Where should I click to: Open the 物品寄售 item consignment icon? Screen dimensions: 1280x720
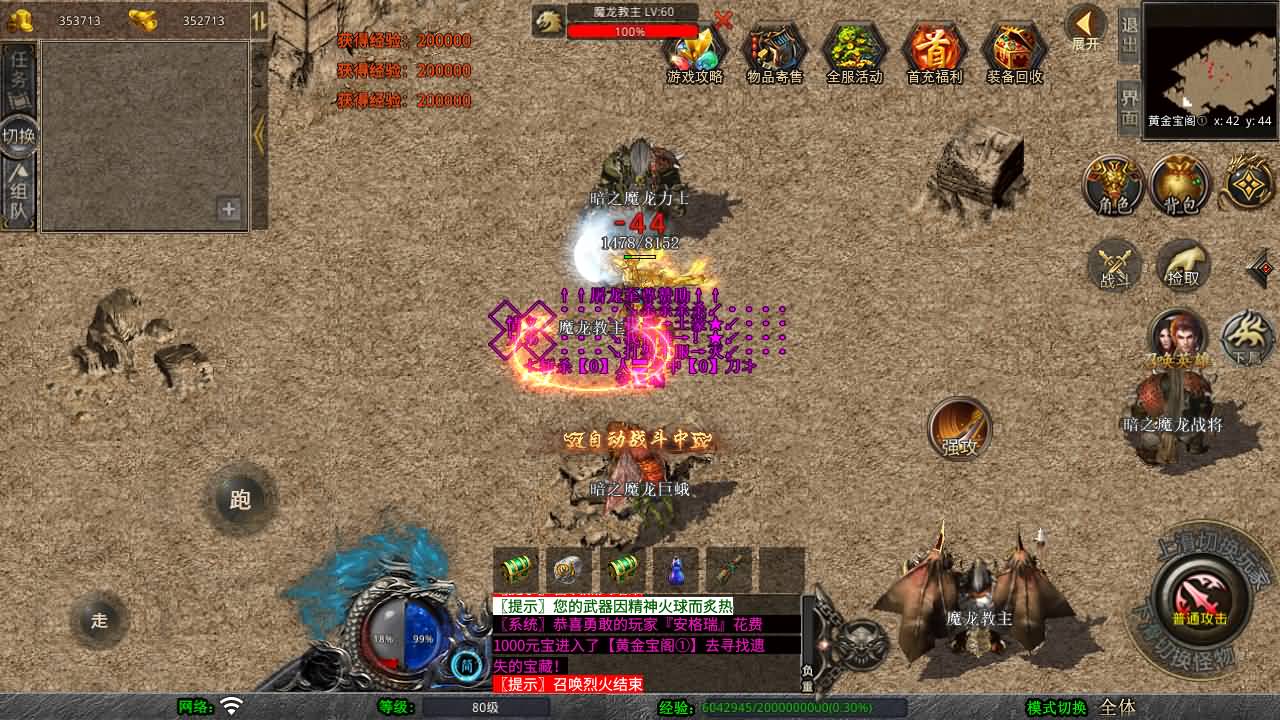tap(775, 52)
